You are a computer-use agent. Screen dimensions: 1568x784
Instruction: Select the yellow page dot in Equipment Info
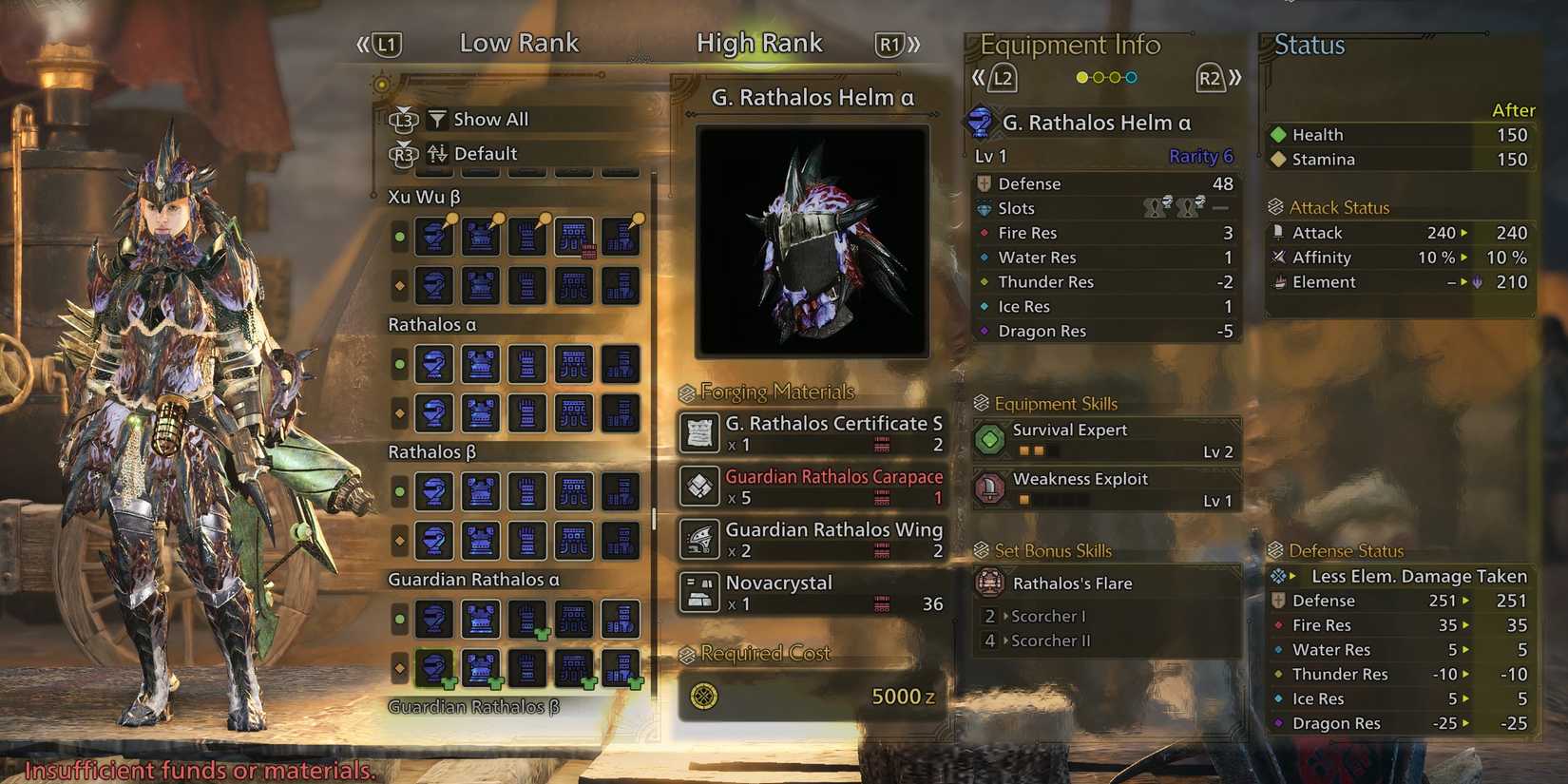click(1082, 77)
